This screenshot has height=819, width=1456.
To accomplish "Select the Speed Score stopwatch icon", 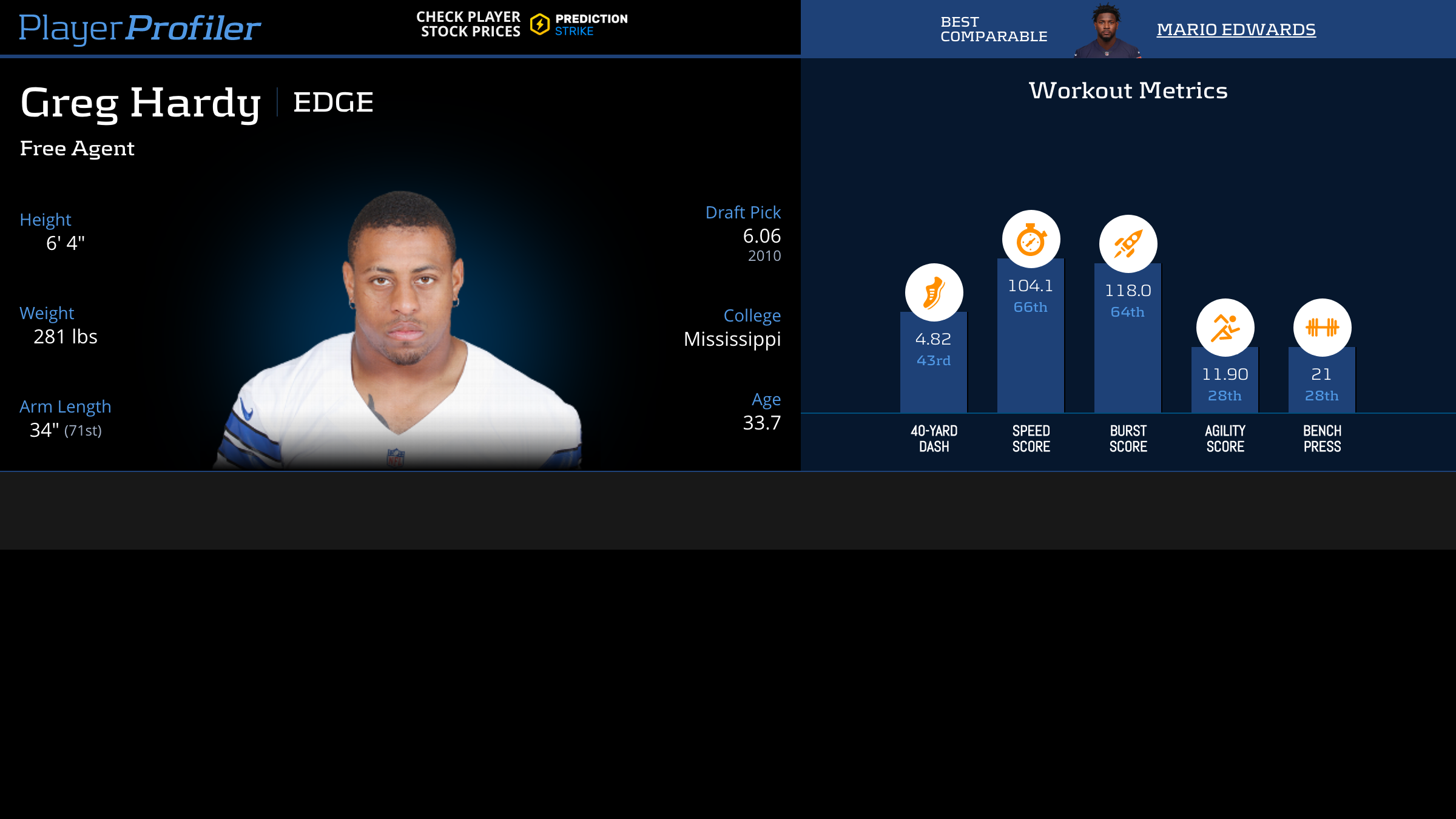I will pos(1031,239).
